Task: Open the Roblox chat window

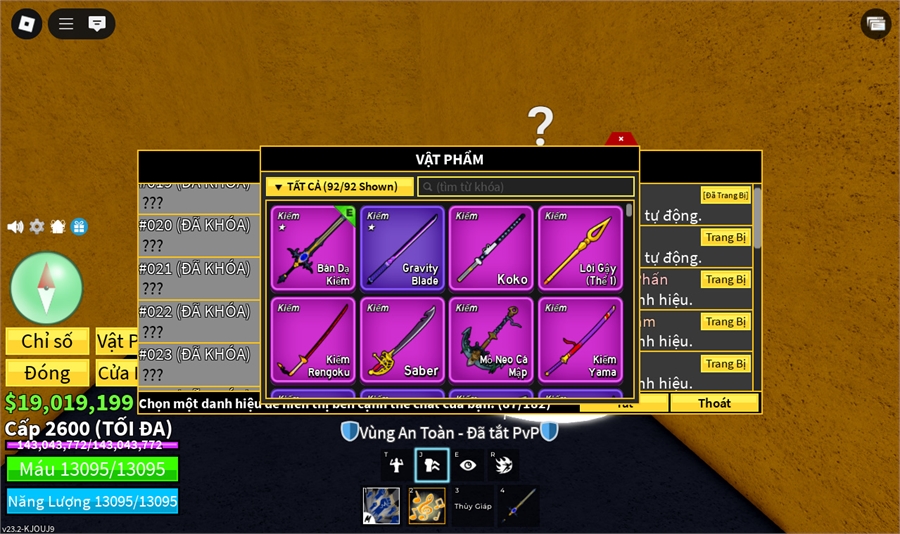Action: coord(97,24)
